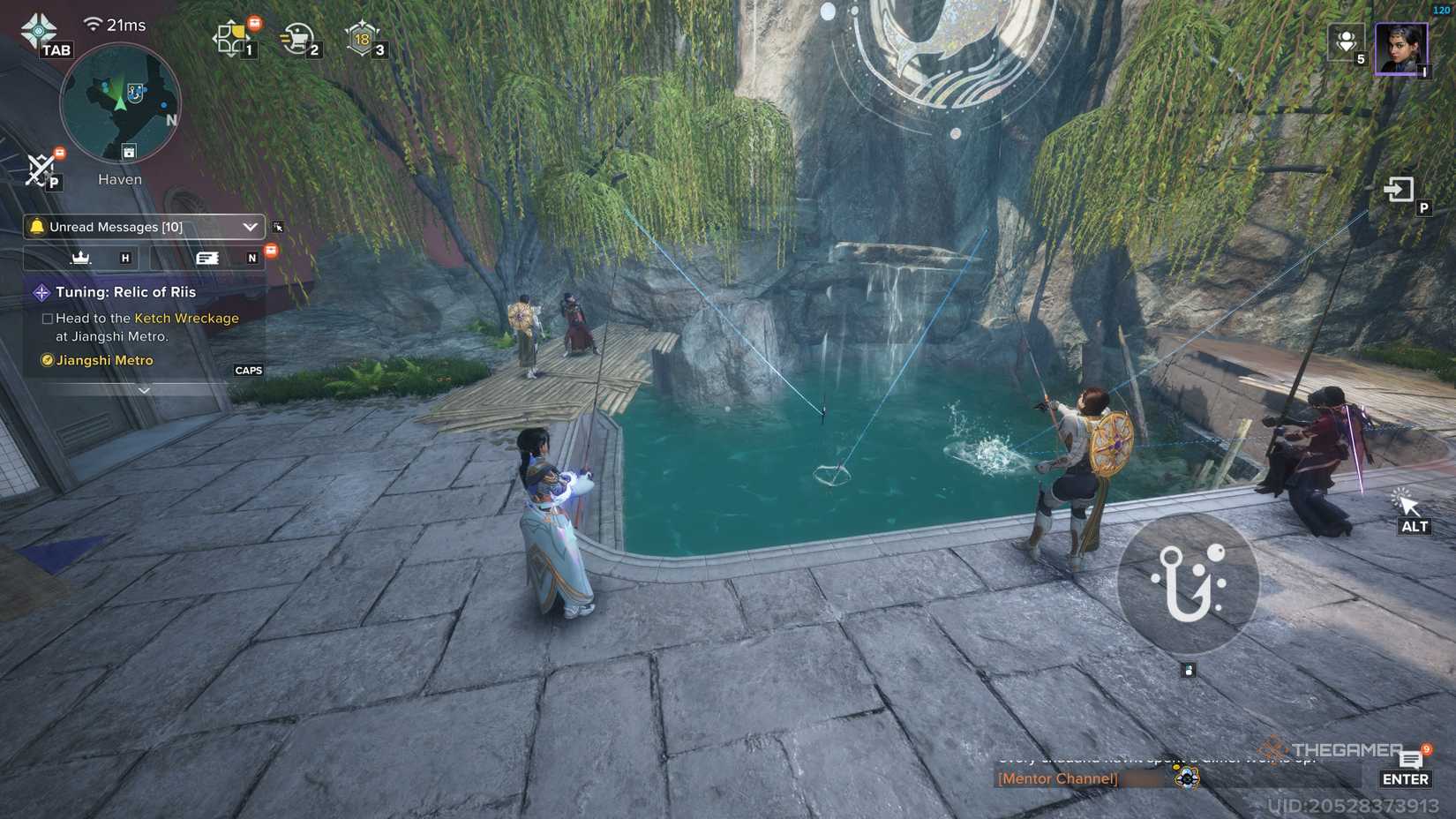Open the [Mentor Channel] chat channel selector
1456x819 pixels.
click(1056, 778)
